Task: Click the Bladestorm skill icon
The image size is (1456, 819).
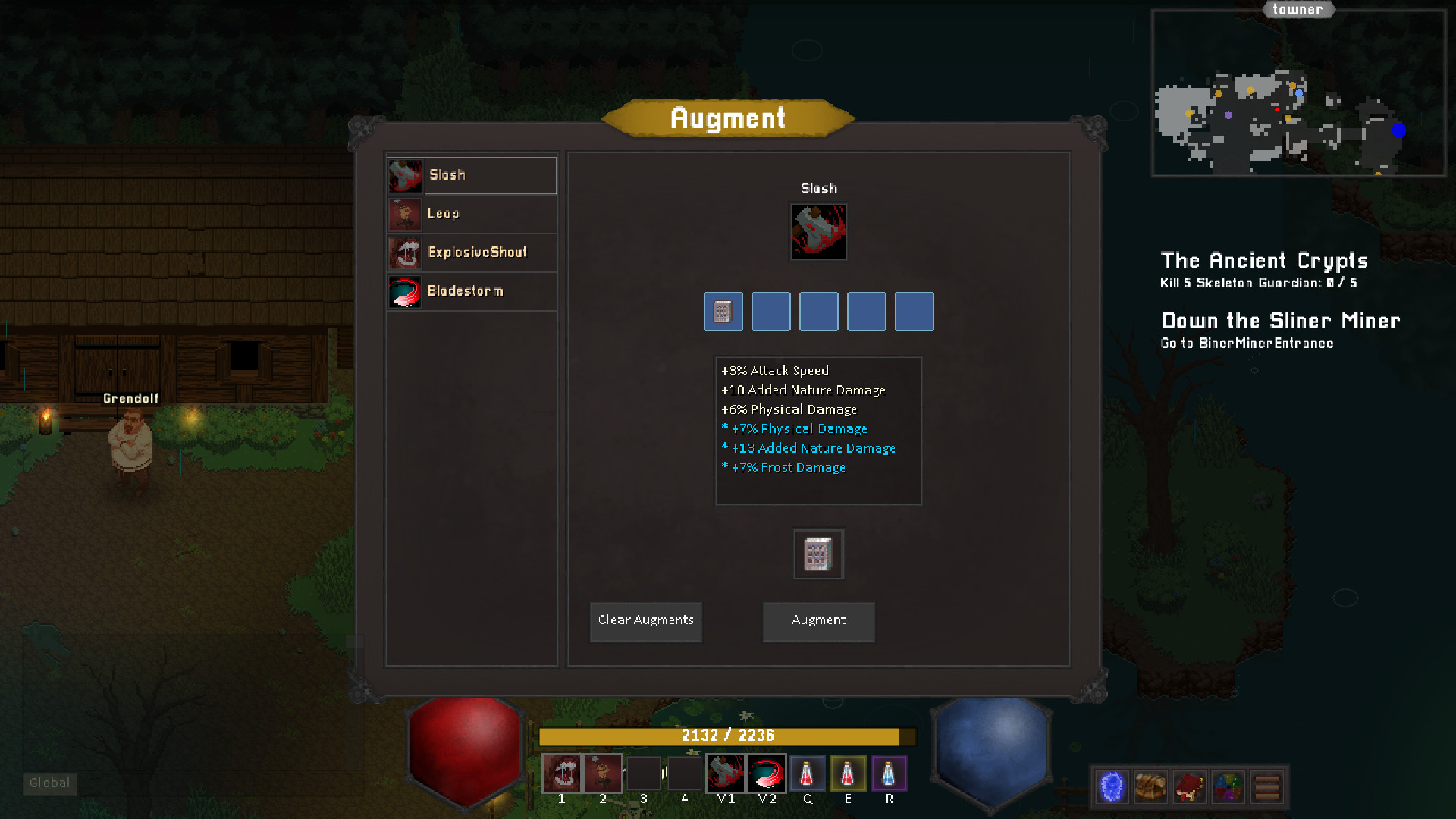Action: (405, 291)
